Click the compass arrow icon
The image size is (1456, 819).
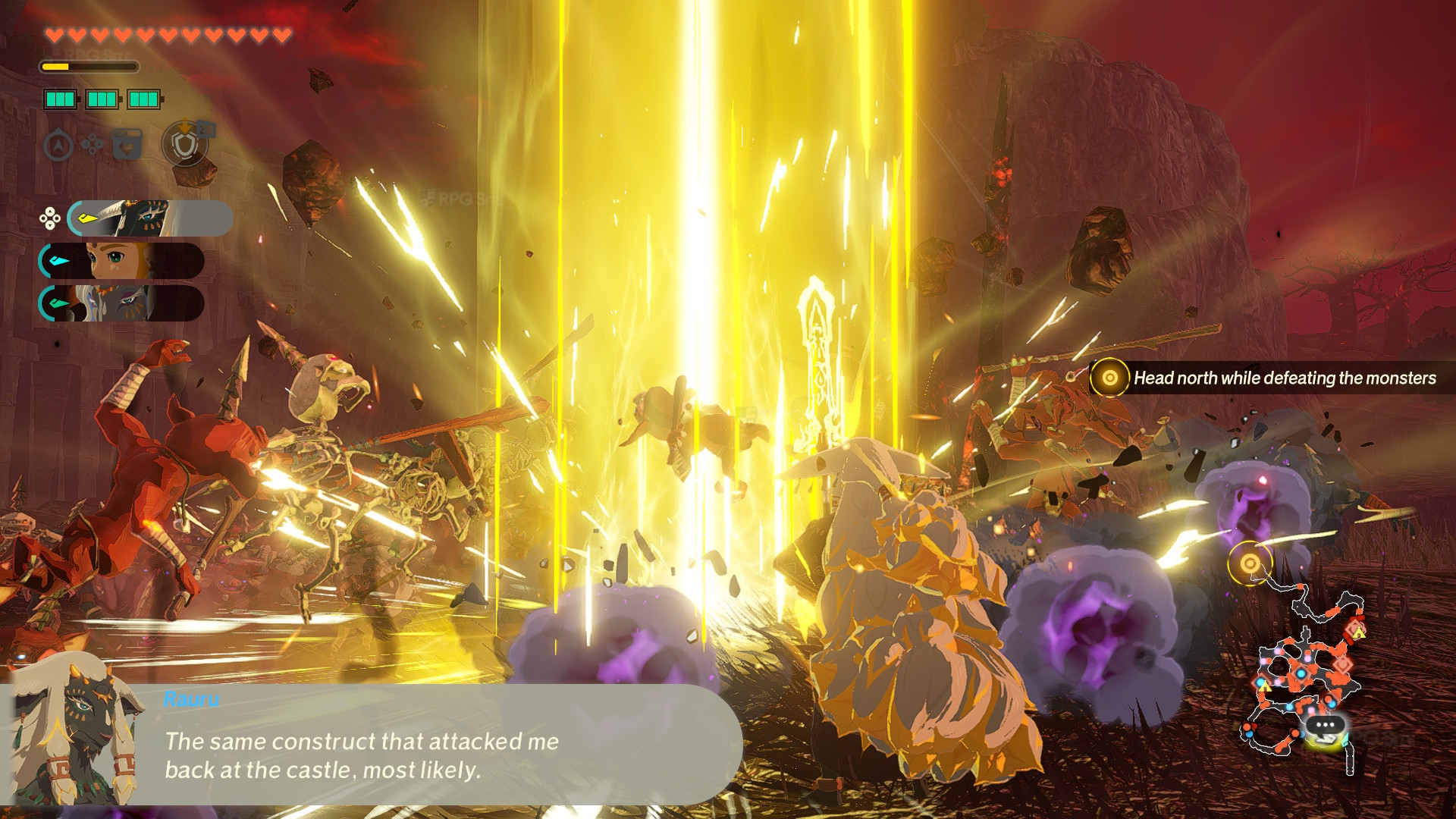[58, 145]
